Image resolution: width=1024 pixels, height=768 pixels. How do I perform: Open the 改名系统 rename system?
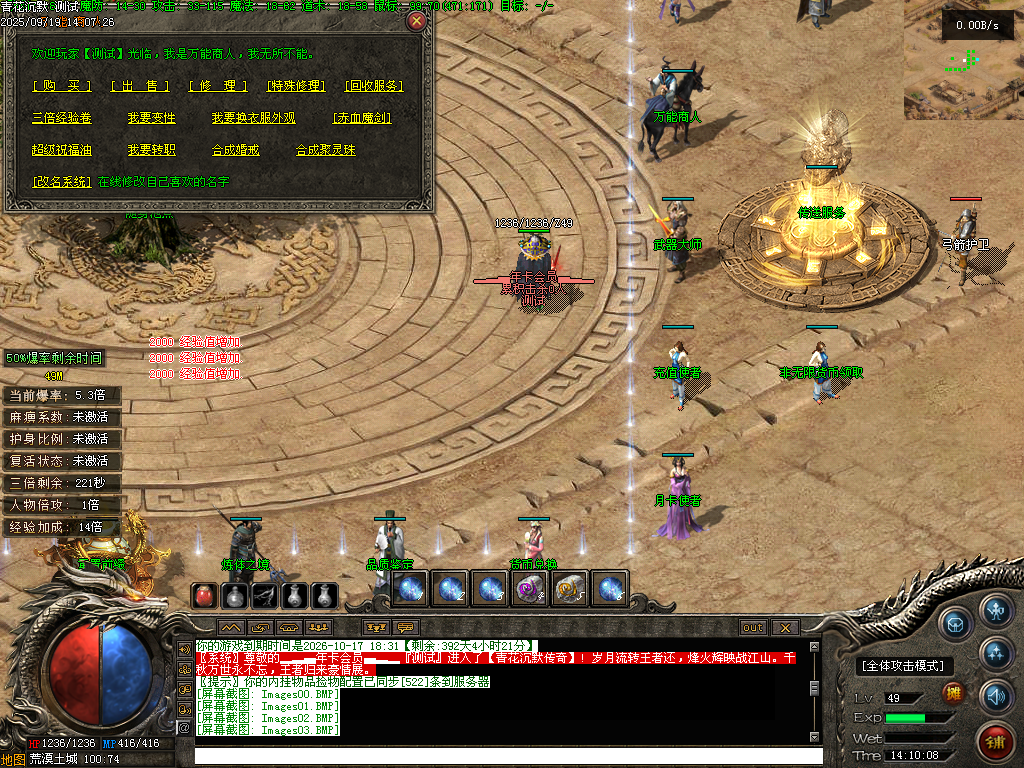point(61,182)
